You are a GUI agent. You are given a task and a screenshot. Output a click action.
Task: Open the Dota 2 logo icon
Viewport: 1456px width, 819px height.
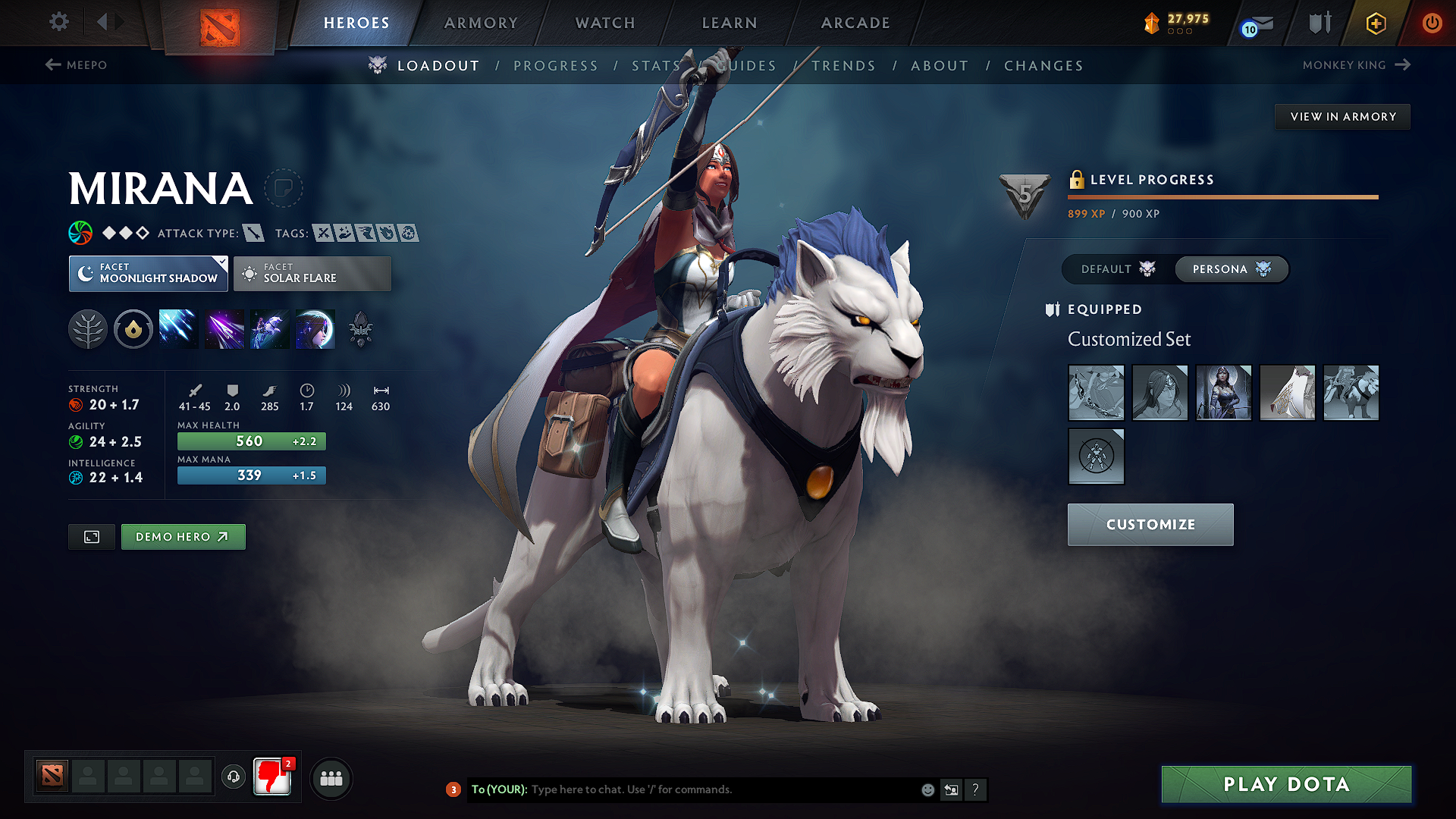click(x=218, y=23)
